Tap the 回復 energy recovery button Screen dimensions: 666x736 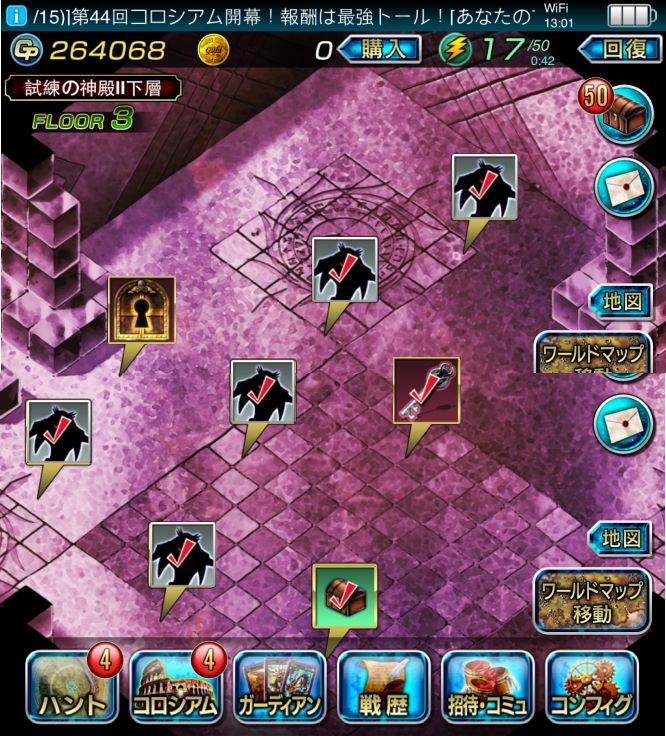(x=617, y=49)
